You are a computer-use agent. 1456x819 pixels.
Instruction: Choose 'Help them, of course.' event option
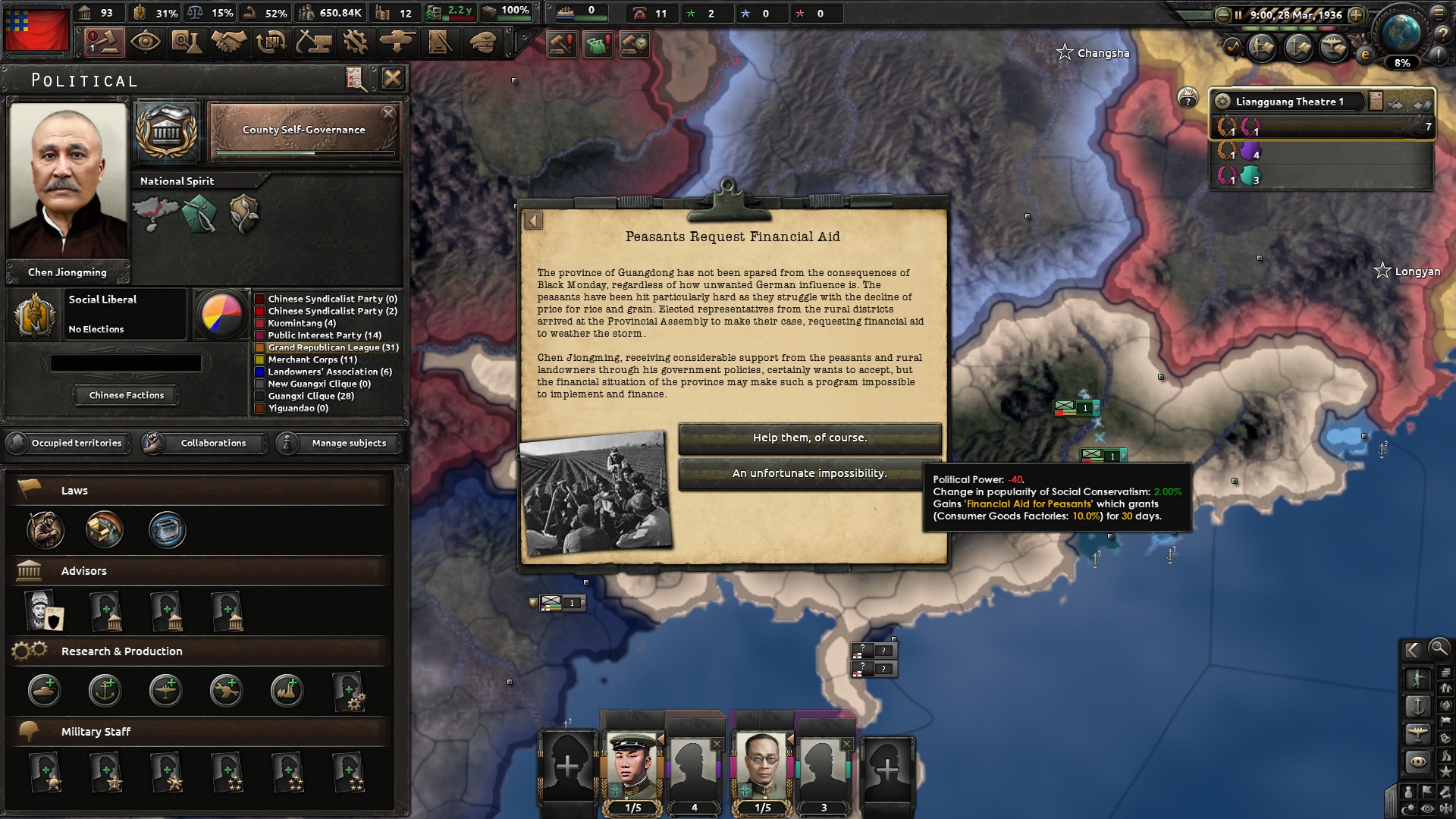coord(809,438)
